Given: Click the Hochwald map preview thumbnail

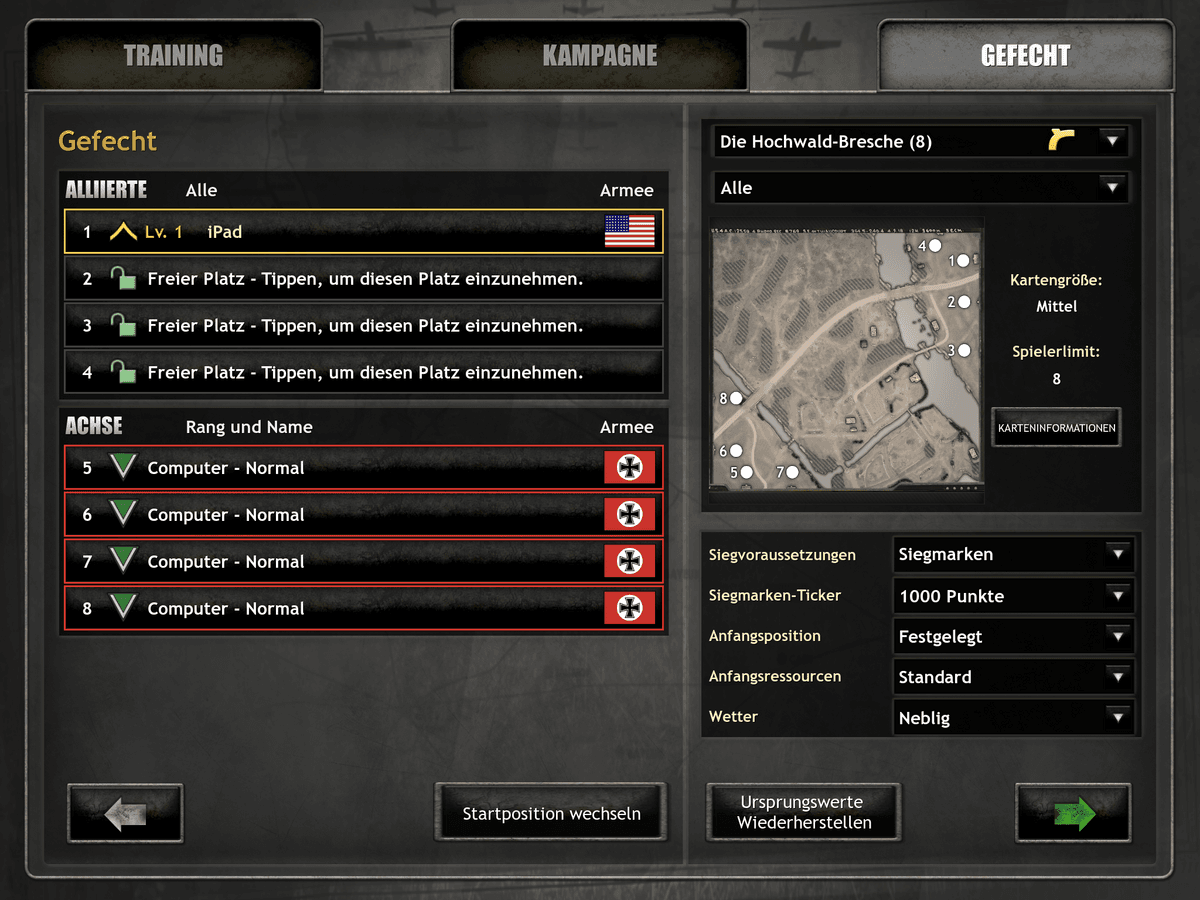Looking at the screenshot, I should click(847, 353).
